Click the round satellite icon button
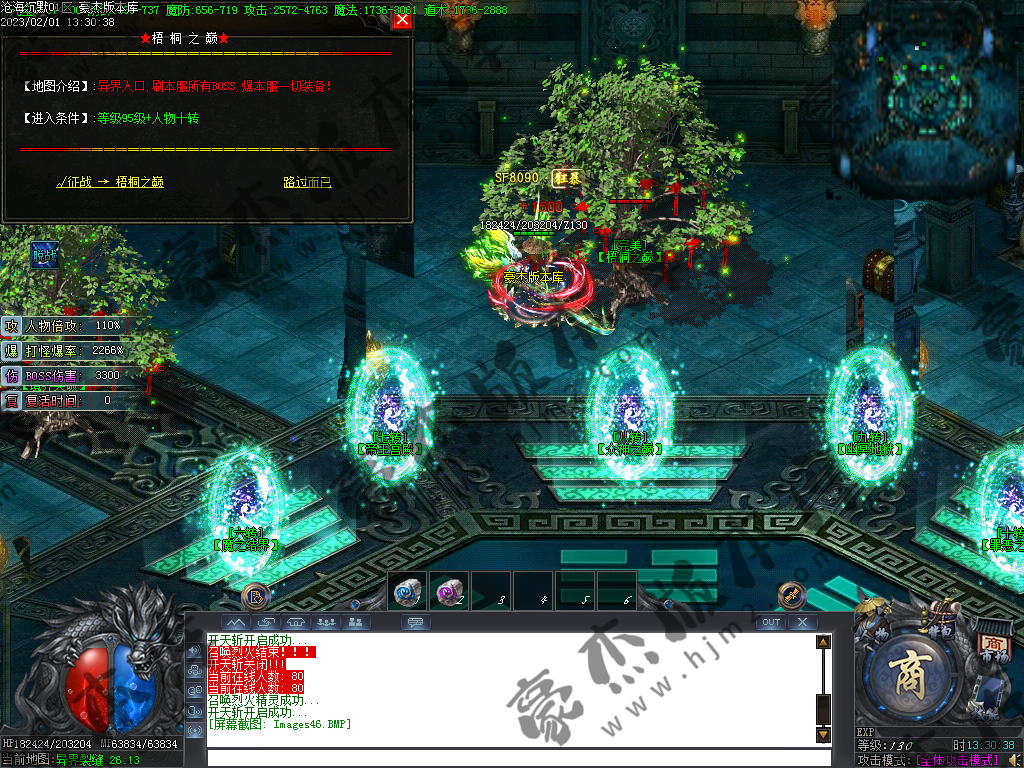 coord(792,595)
